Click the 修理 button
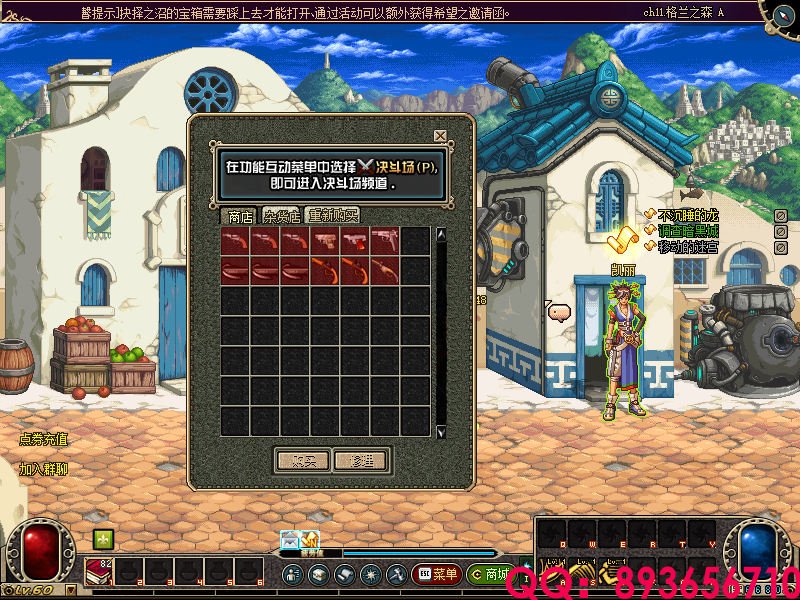 coord(360,461)
